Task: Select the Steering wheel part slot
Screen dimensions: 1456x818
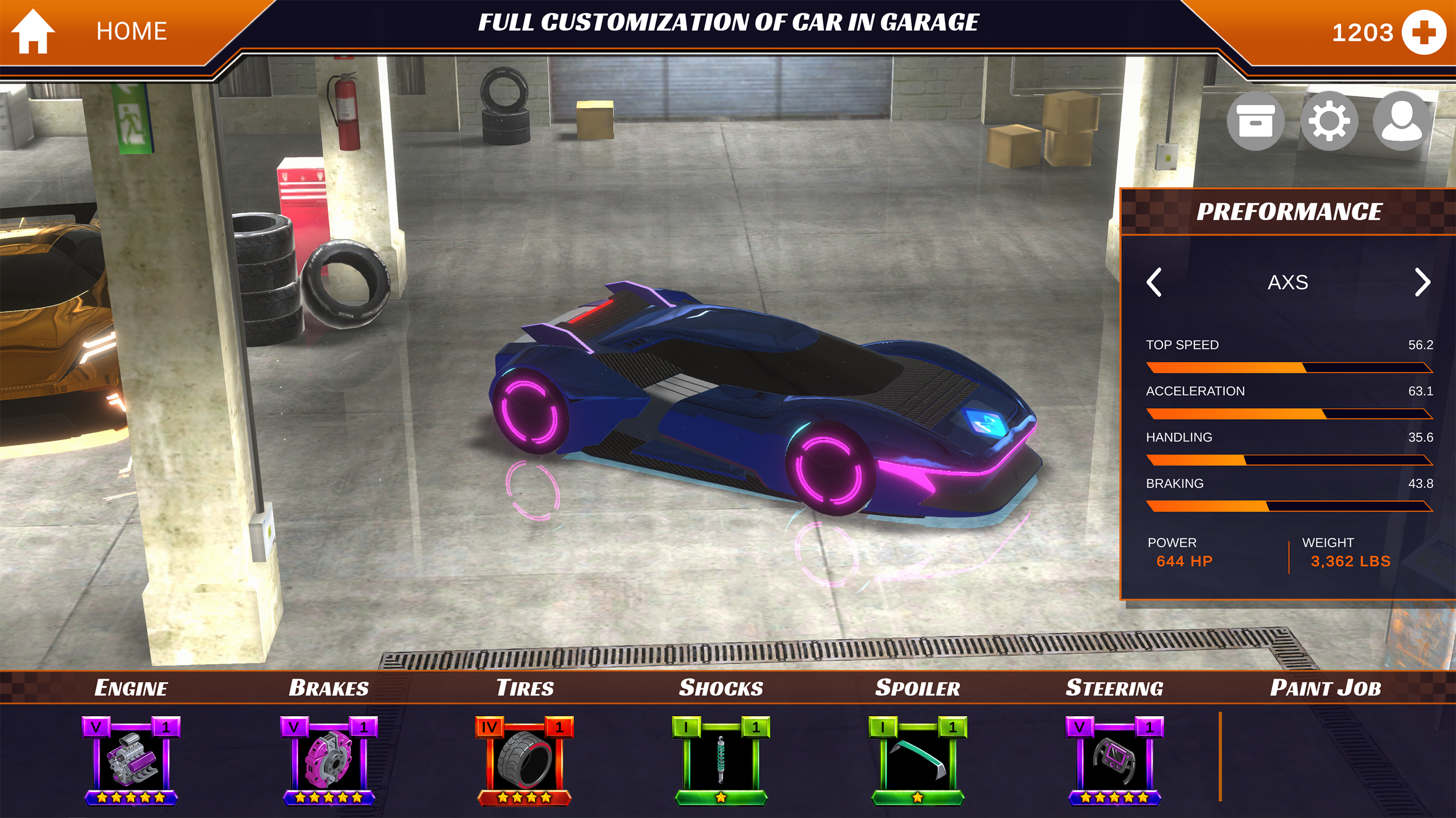Action: click(x=1114, y=760)
